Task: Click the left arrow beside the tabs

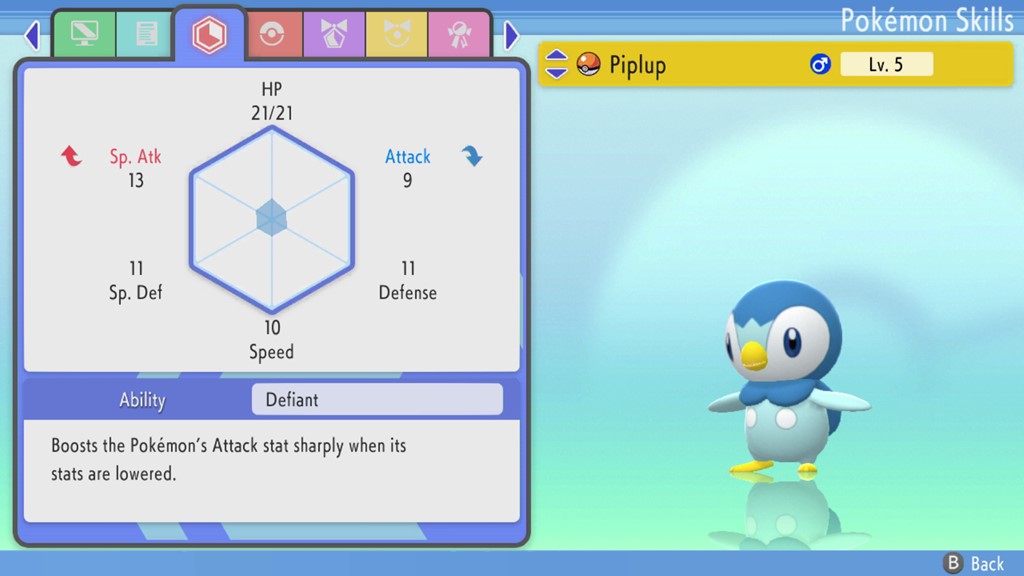Action: tap(32, 36)
